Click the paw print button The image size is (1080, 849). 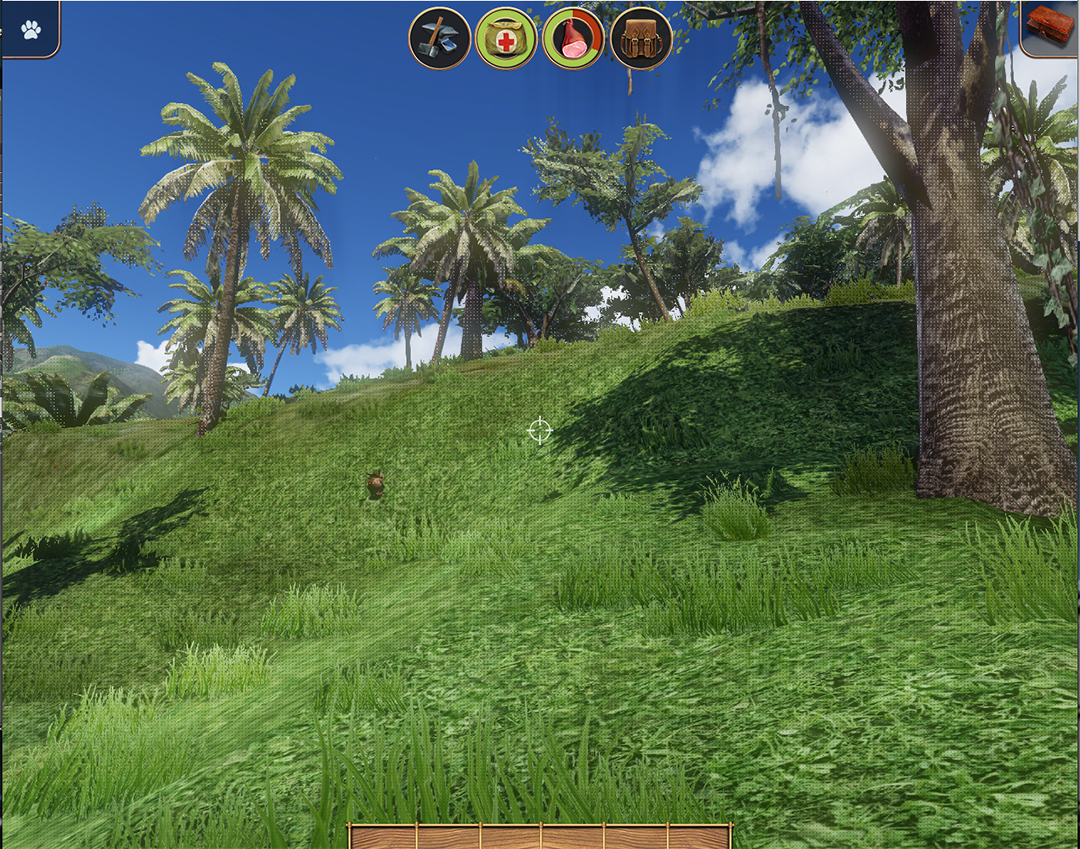(31, 28)
